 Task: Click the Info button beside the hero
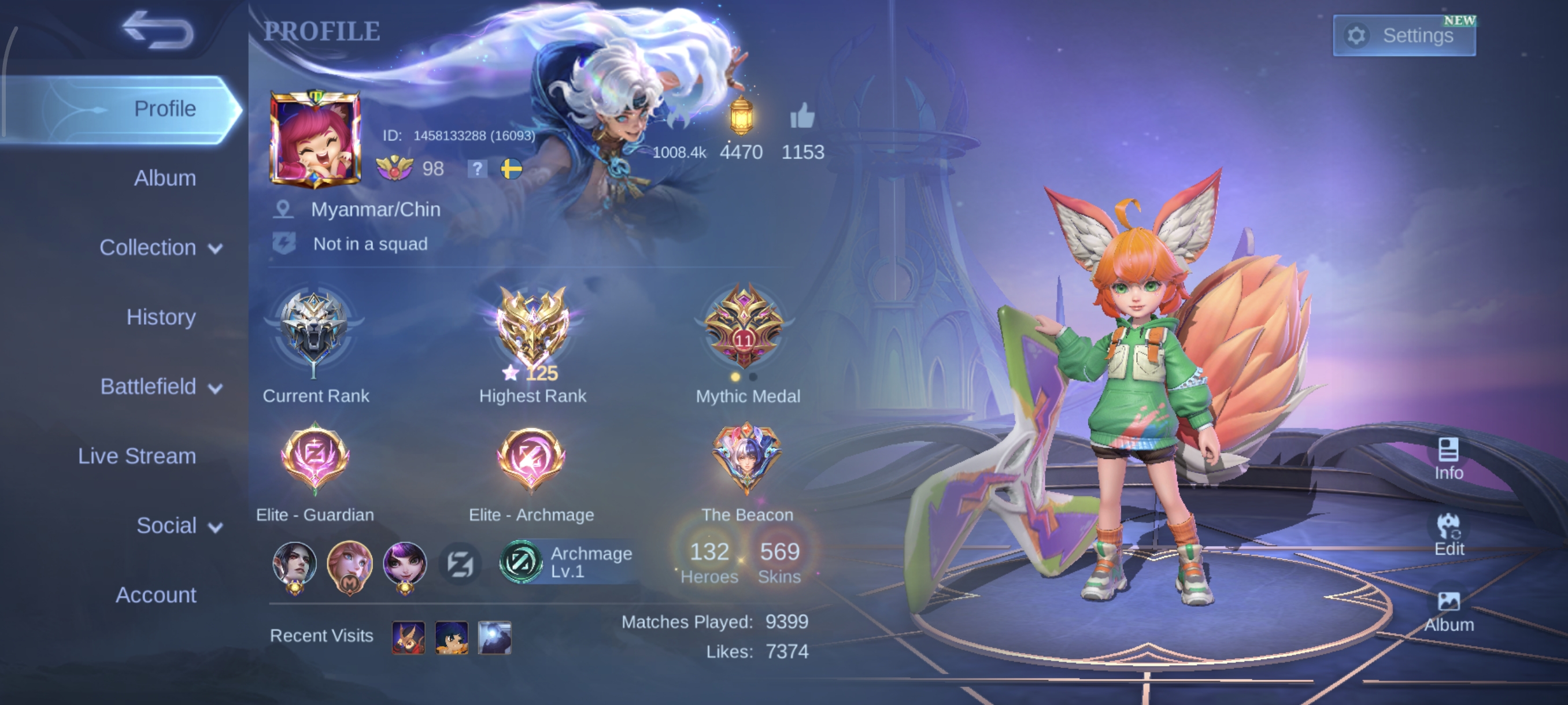coord(1448,459)
